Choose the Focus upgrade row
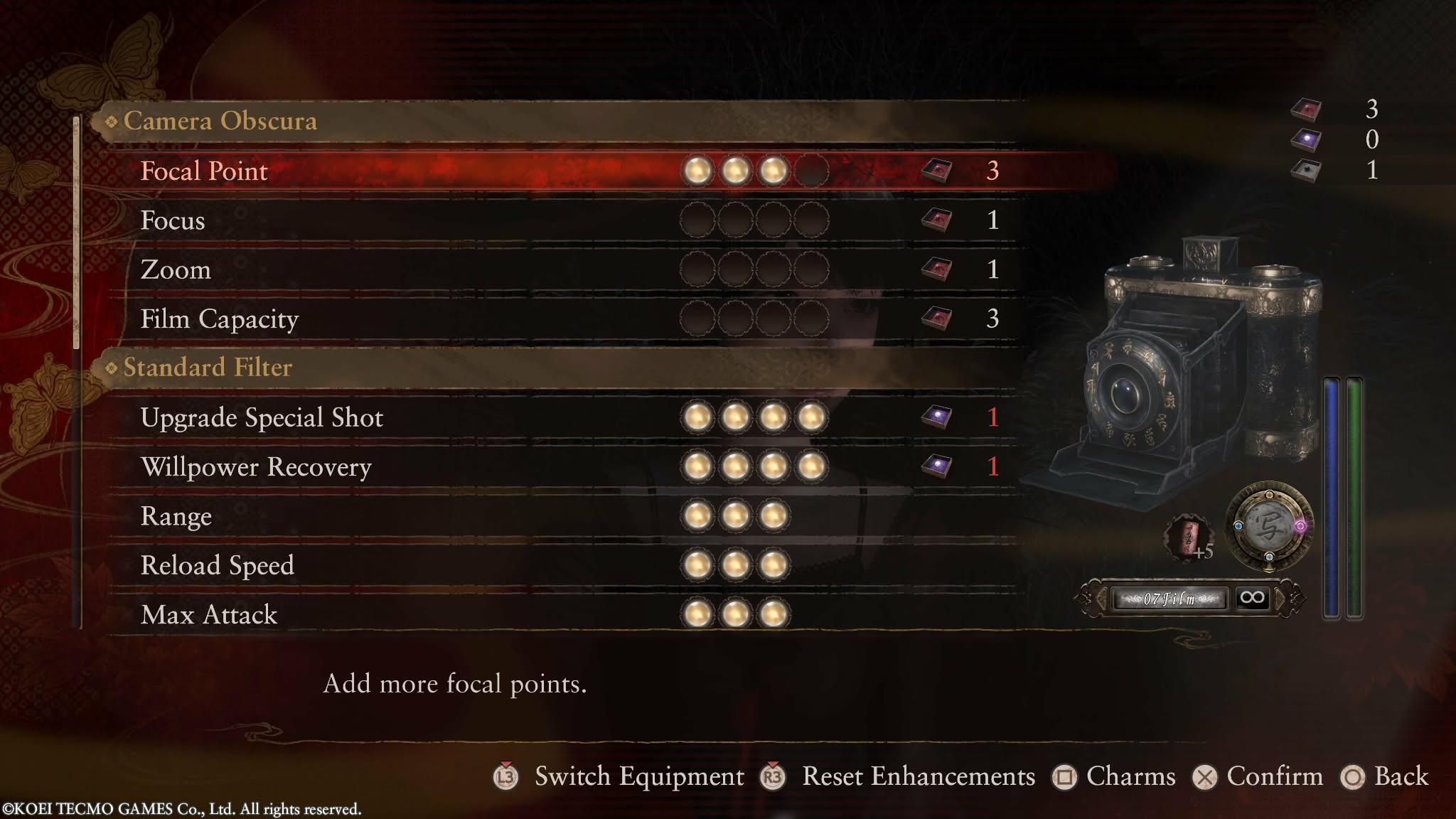Screen dimensions: 1456x819 point(173,220)
